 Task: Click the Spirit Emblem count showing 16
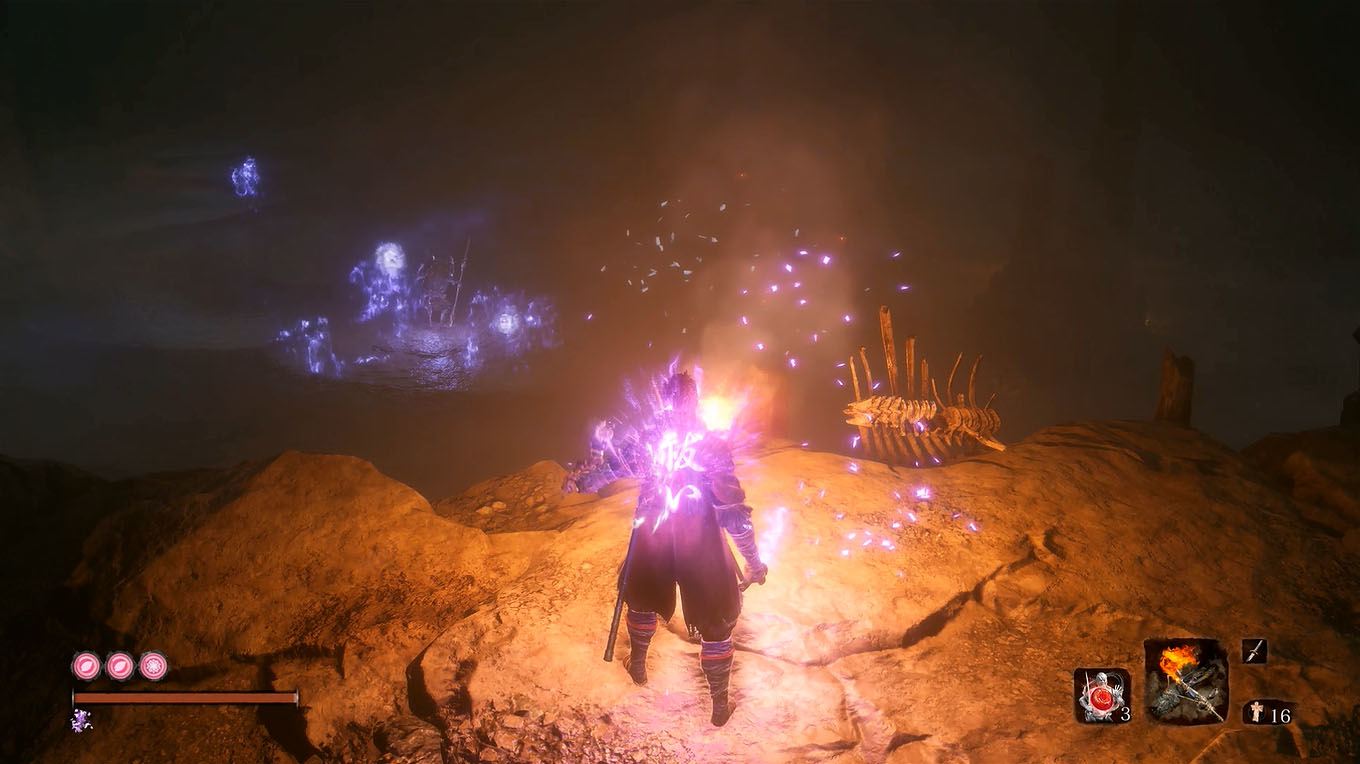pos(1283,716)
